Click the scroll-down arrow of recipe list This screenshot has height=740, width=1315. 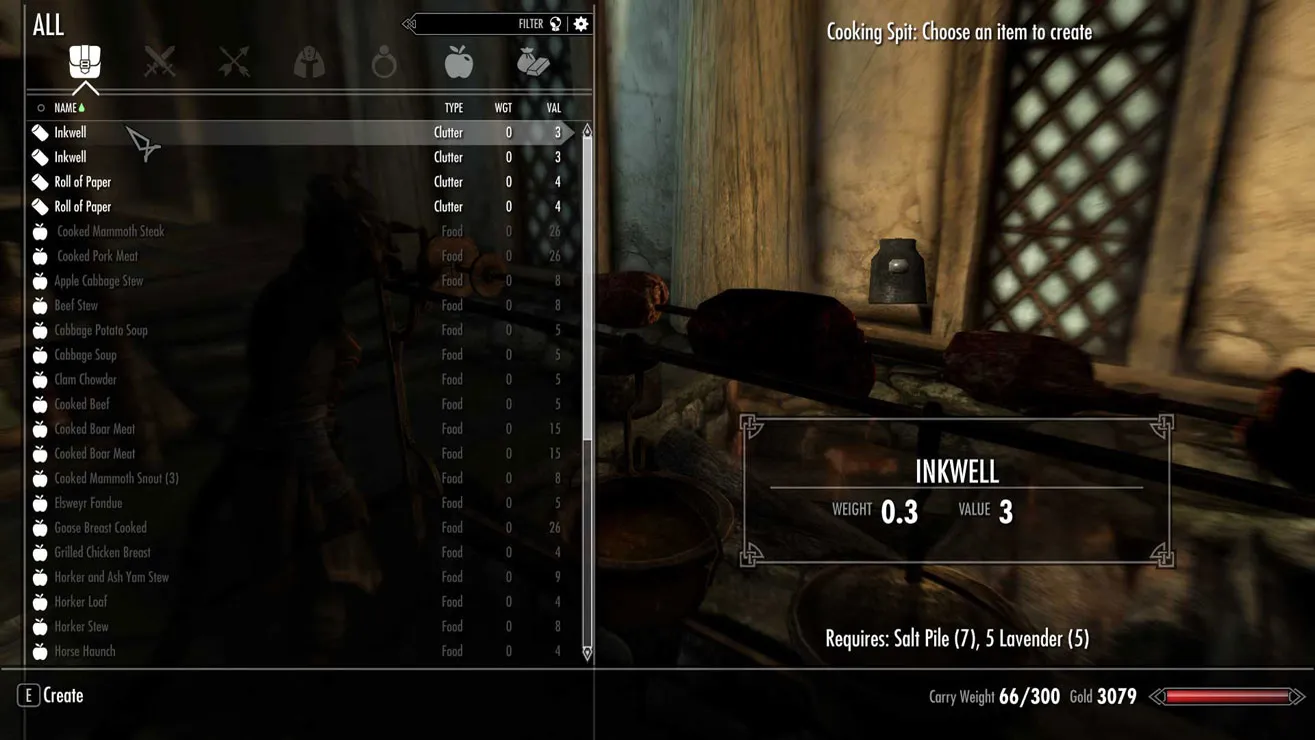(x=587, y=653)
